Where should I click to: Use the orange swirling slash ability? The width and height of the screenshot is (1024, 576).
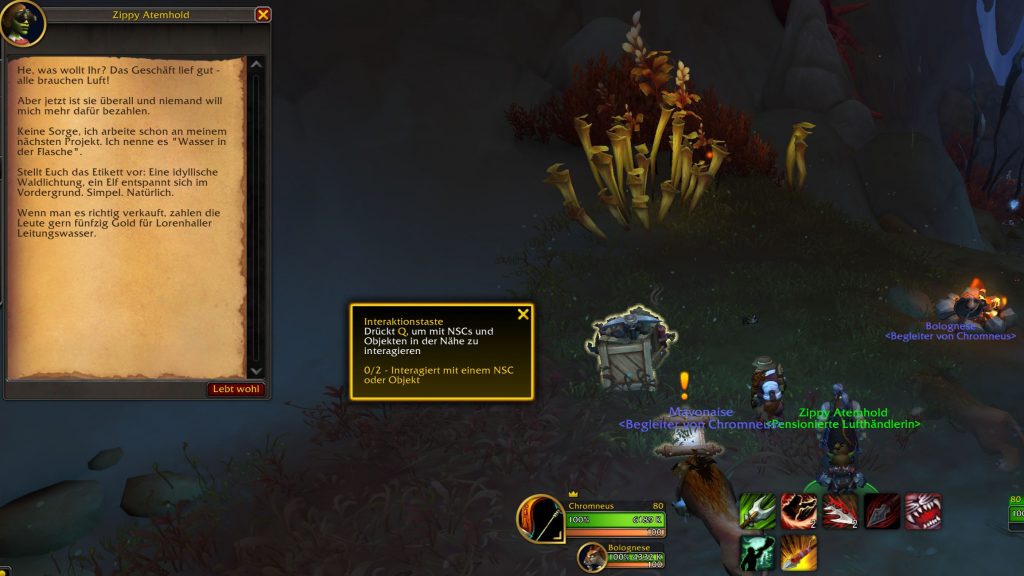(798, 511)
